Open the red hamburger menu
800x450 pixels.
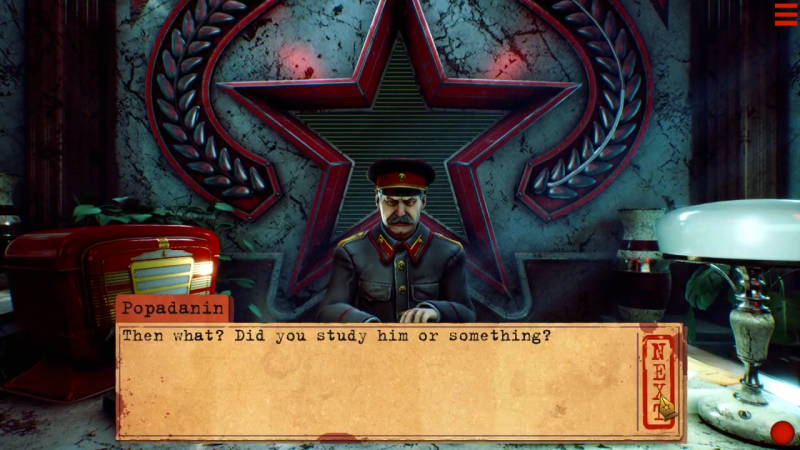(785, 14)
